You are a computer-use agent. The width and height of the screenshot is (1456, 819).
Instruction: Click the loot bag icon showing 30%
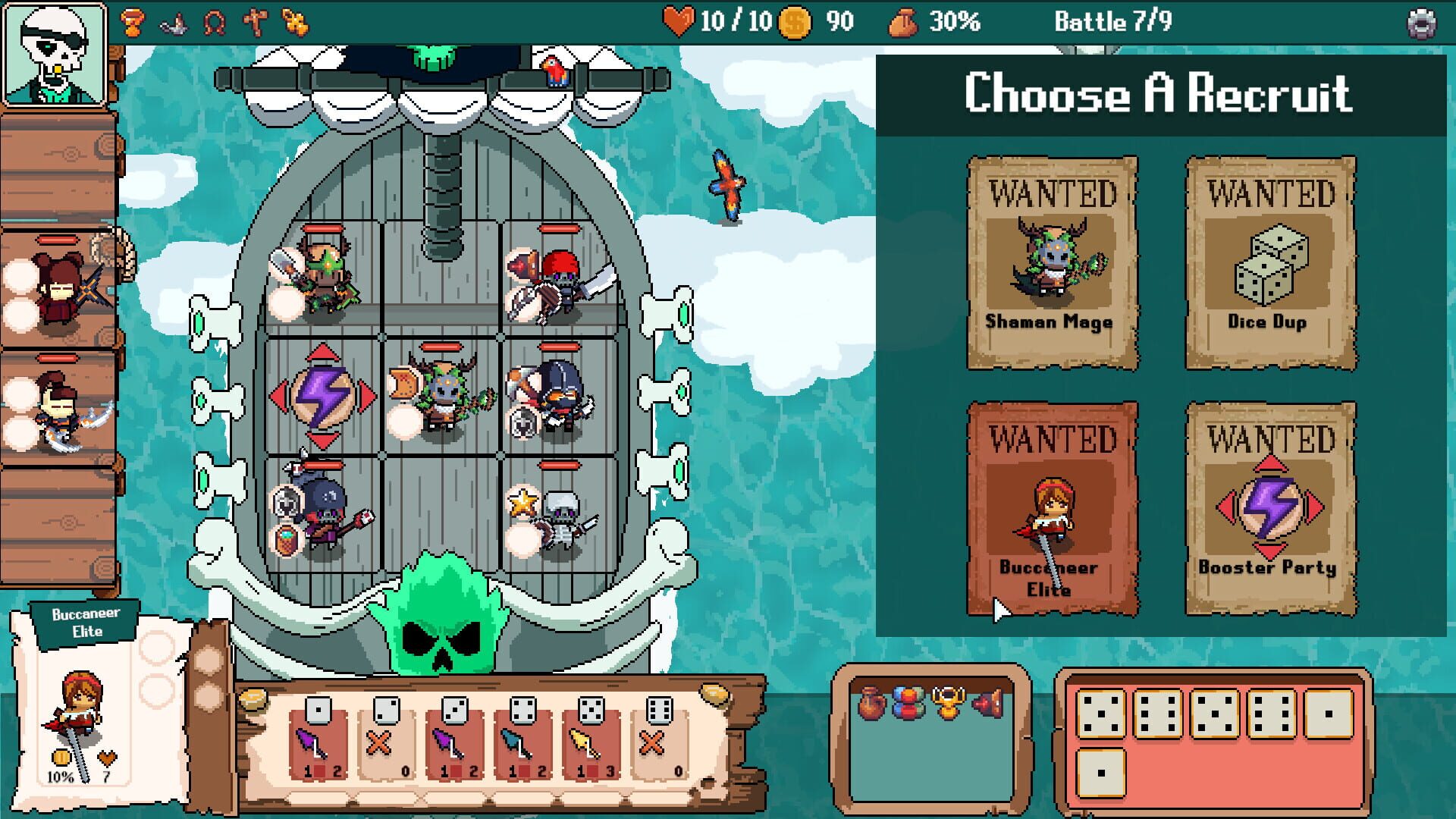[902, 22]
